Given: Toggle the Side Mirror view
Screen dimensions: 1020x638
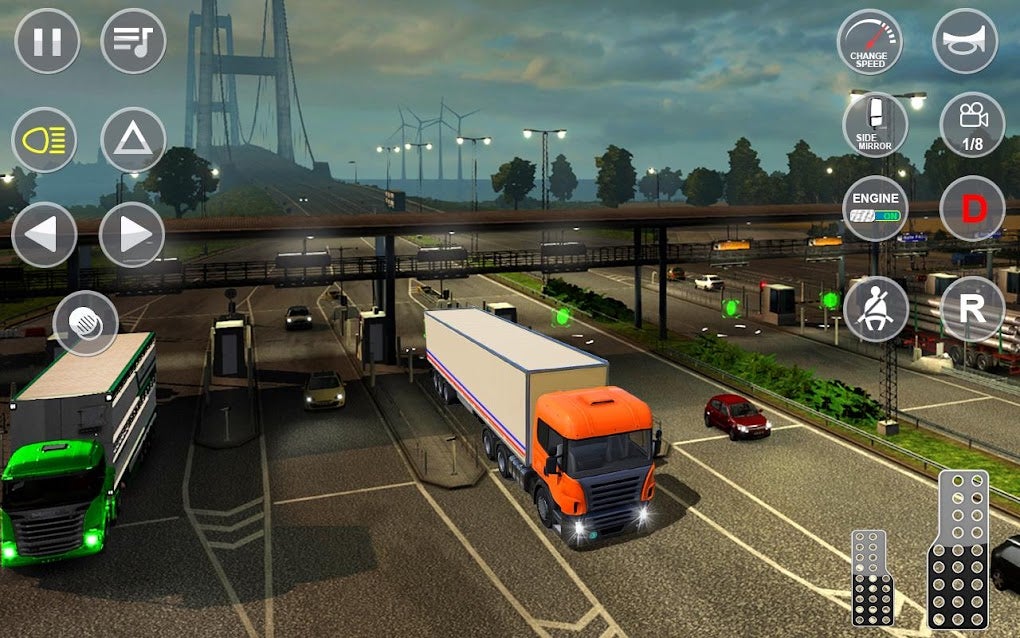Looking at the screenshot, I should point(875,125).
